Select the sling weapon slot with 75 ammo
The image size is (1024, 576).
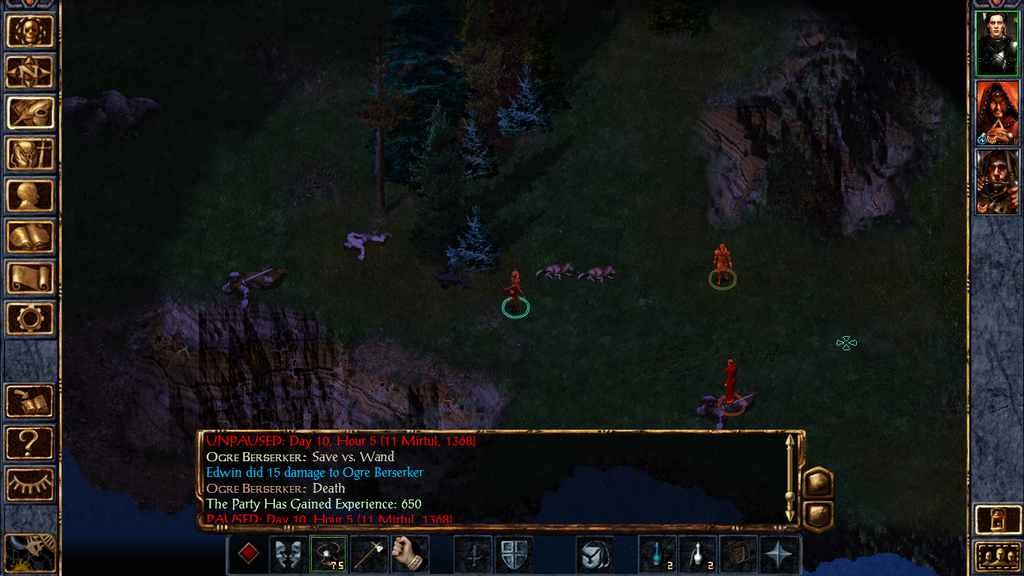tap(329, 554)
